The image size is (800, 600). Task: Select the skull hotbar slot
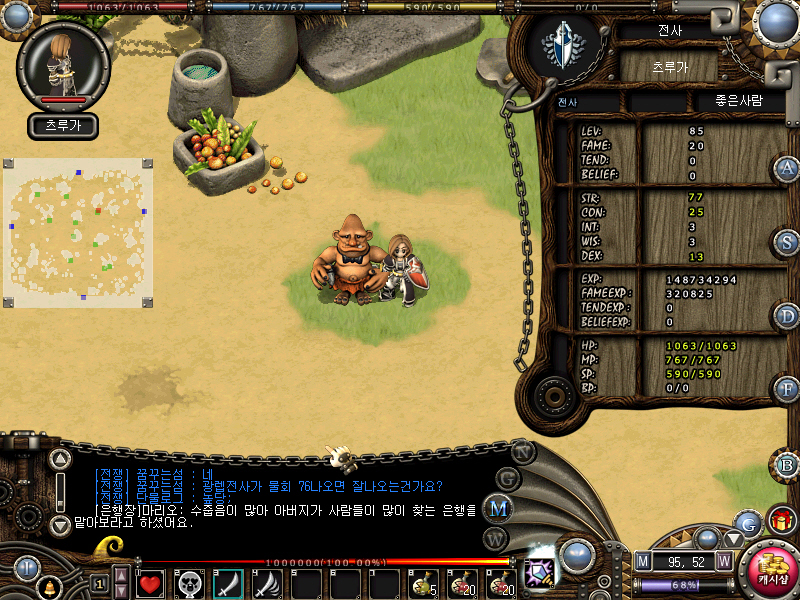[x=190, y=583]
